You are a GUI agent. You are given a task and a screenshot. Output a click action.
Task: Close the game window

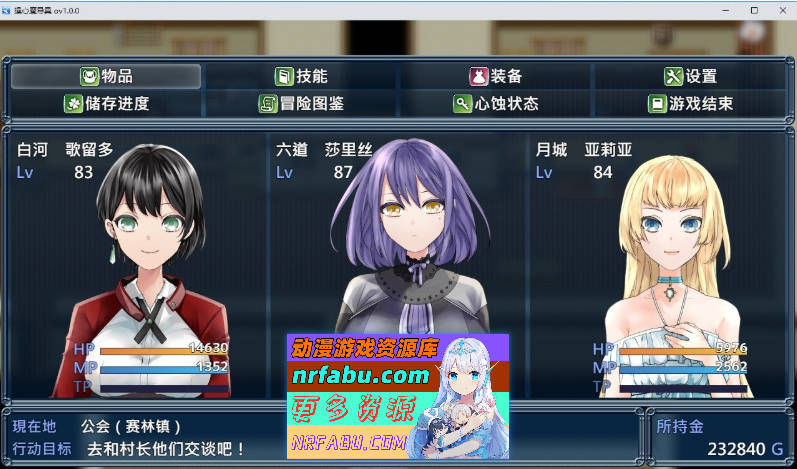pyautogui.click(x=781, y=10)
